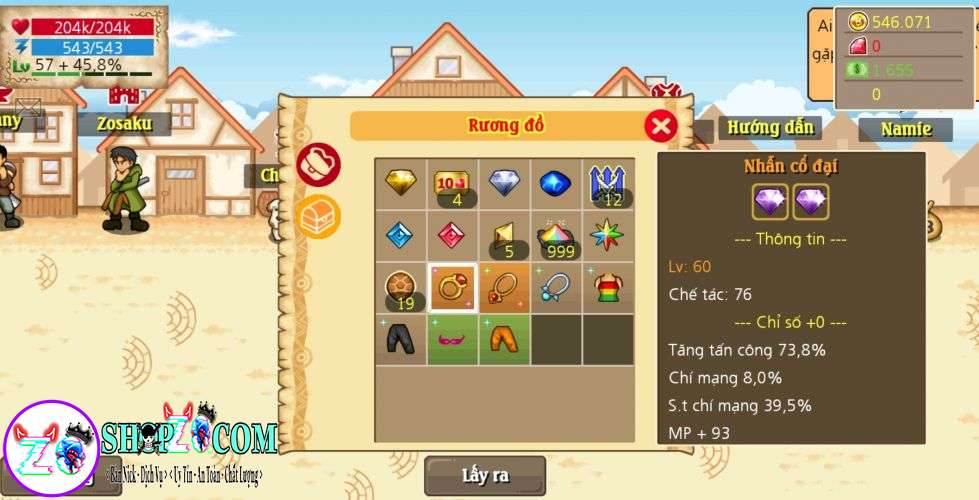Screen dimensions: 979x500
Task: Select the brown shell stack of 19
Action: pyautogui.click(x=401, y=288)
